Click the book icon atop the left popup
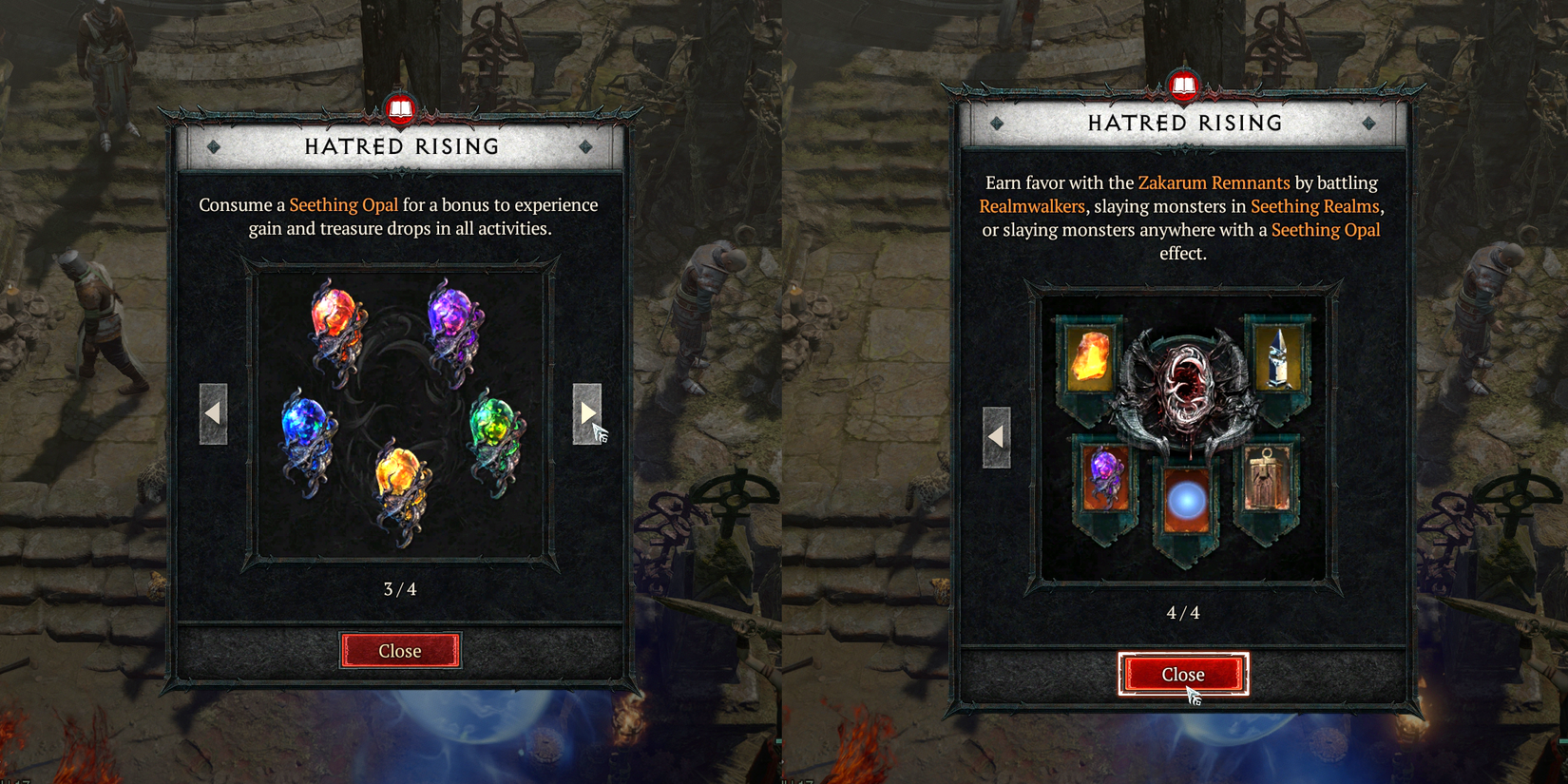 pyautogui.click(x=400, y=108)
